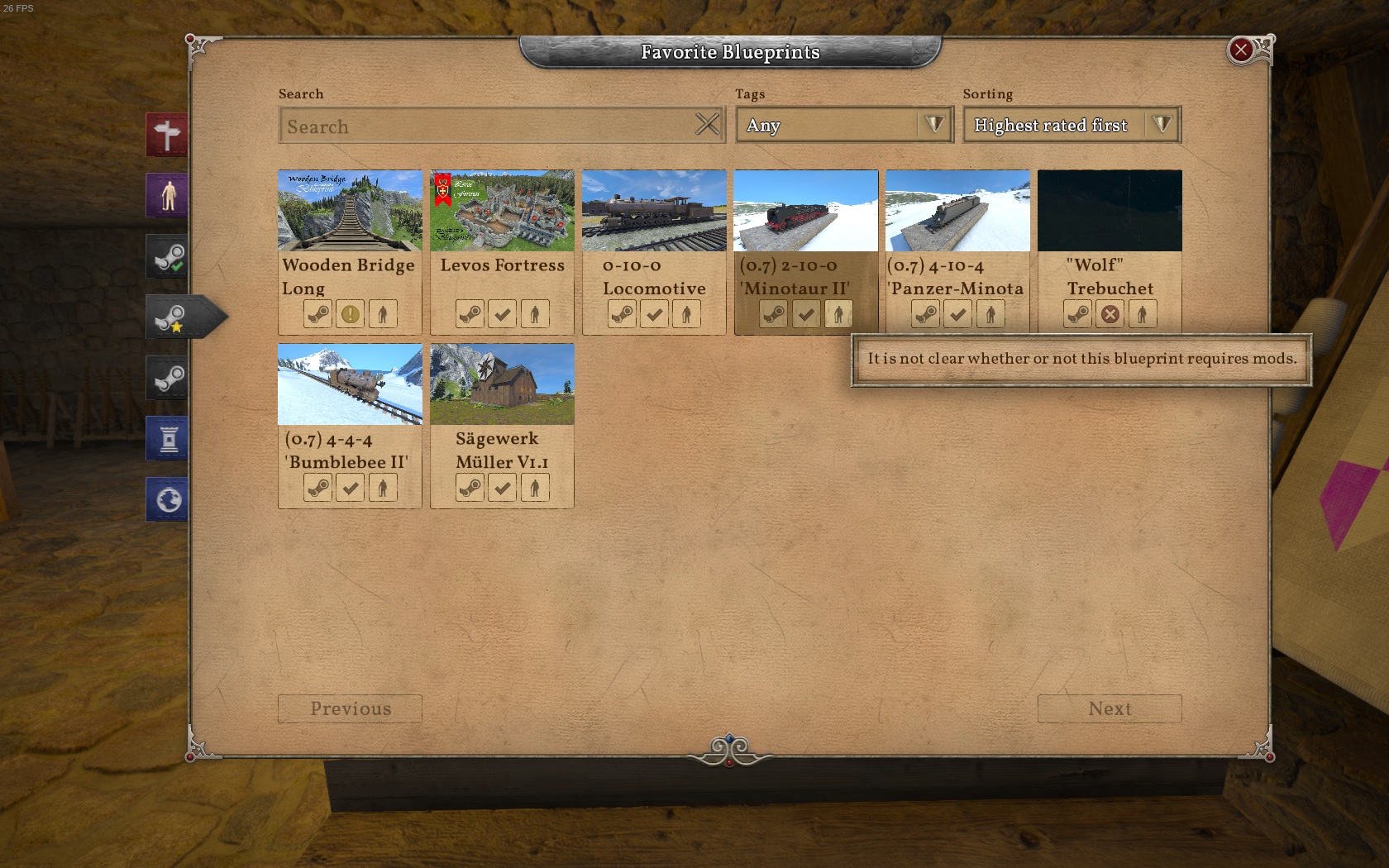Pick the 2-10-0 Minotaur II blueprint thumbnail

806,211
